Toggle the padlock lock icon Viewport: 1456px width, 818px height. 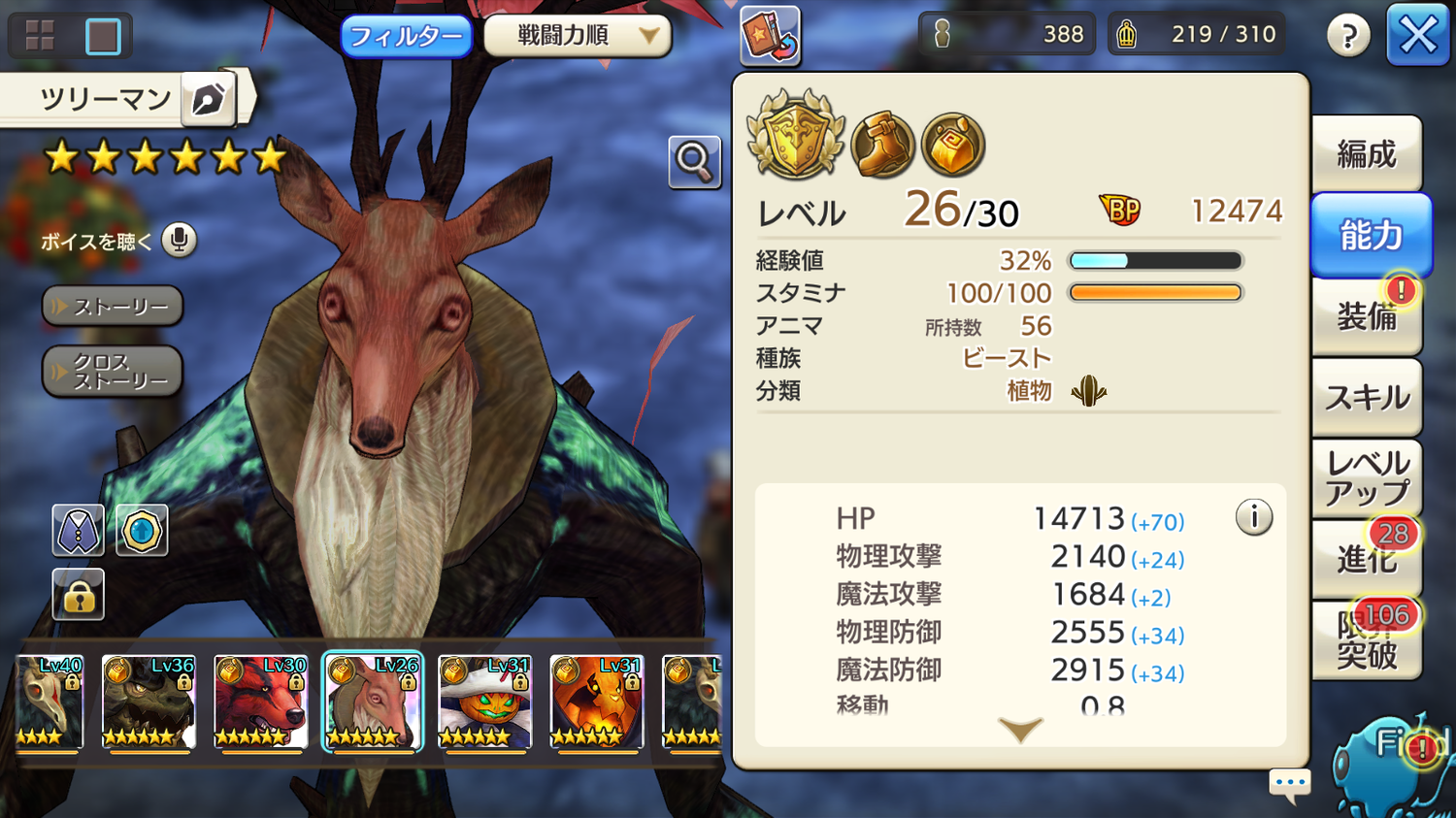[78, 594]
